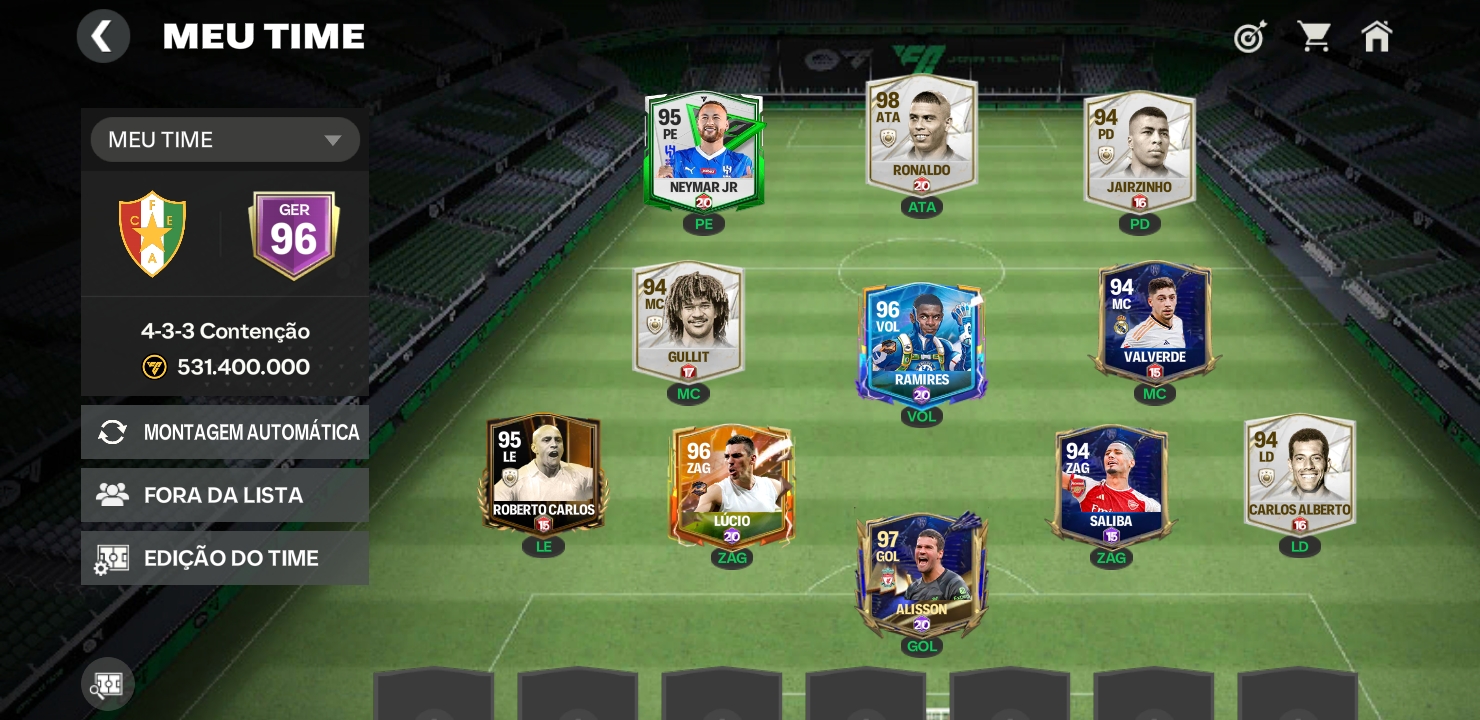Start Montagem Automática auto-build
1480x720 pixels.
click(x=225, y=432)
